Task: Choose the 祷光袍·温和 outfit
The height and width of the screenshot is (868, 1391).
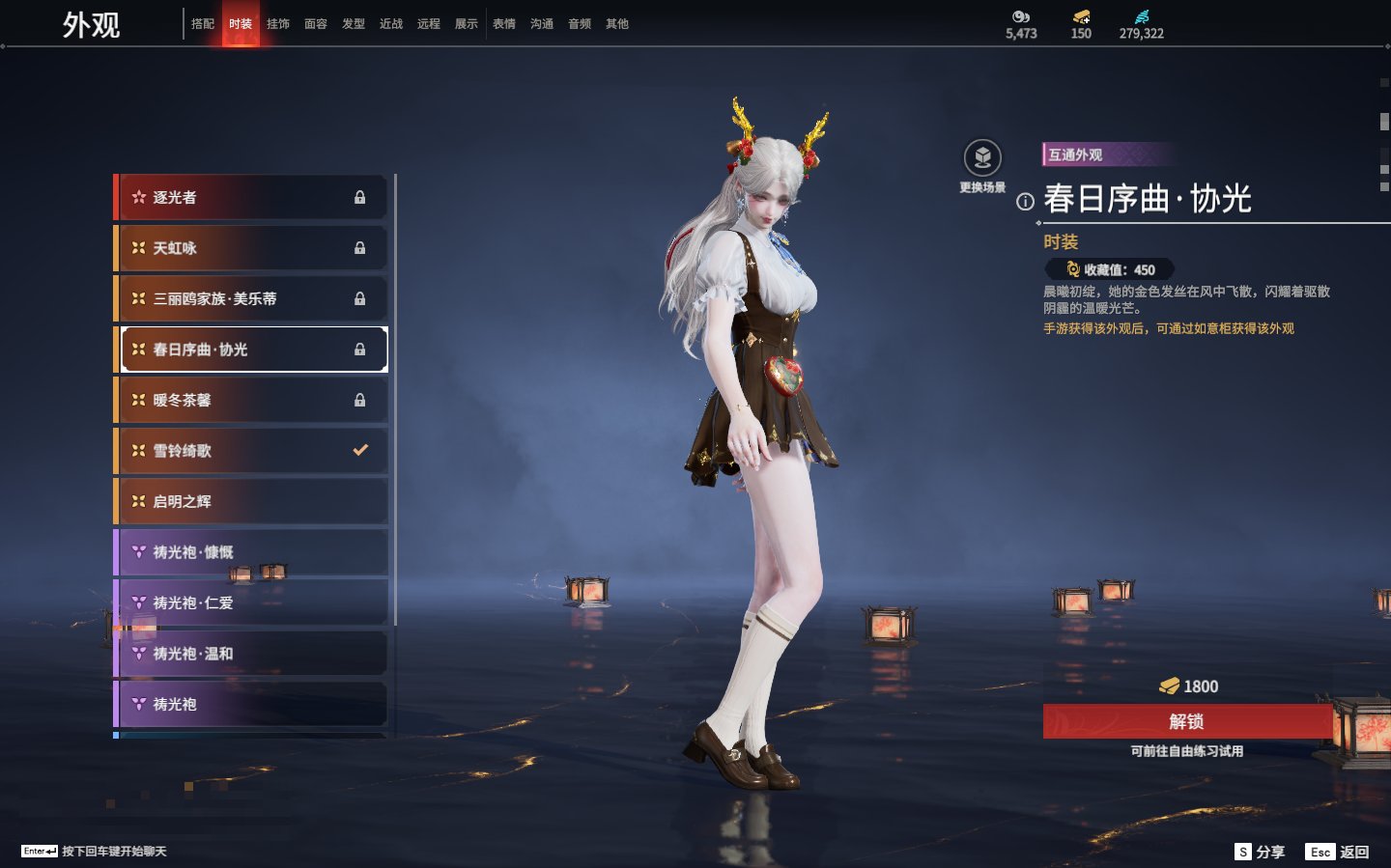Action: 251,654
